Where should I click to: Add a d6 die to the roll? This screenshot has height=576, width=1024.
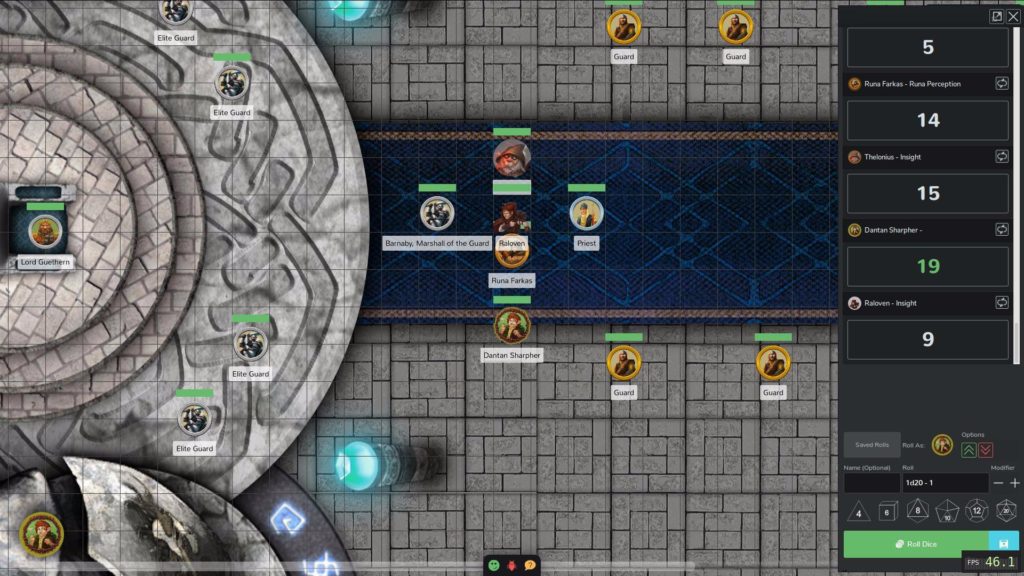pos(886,511)
